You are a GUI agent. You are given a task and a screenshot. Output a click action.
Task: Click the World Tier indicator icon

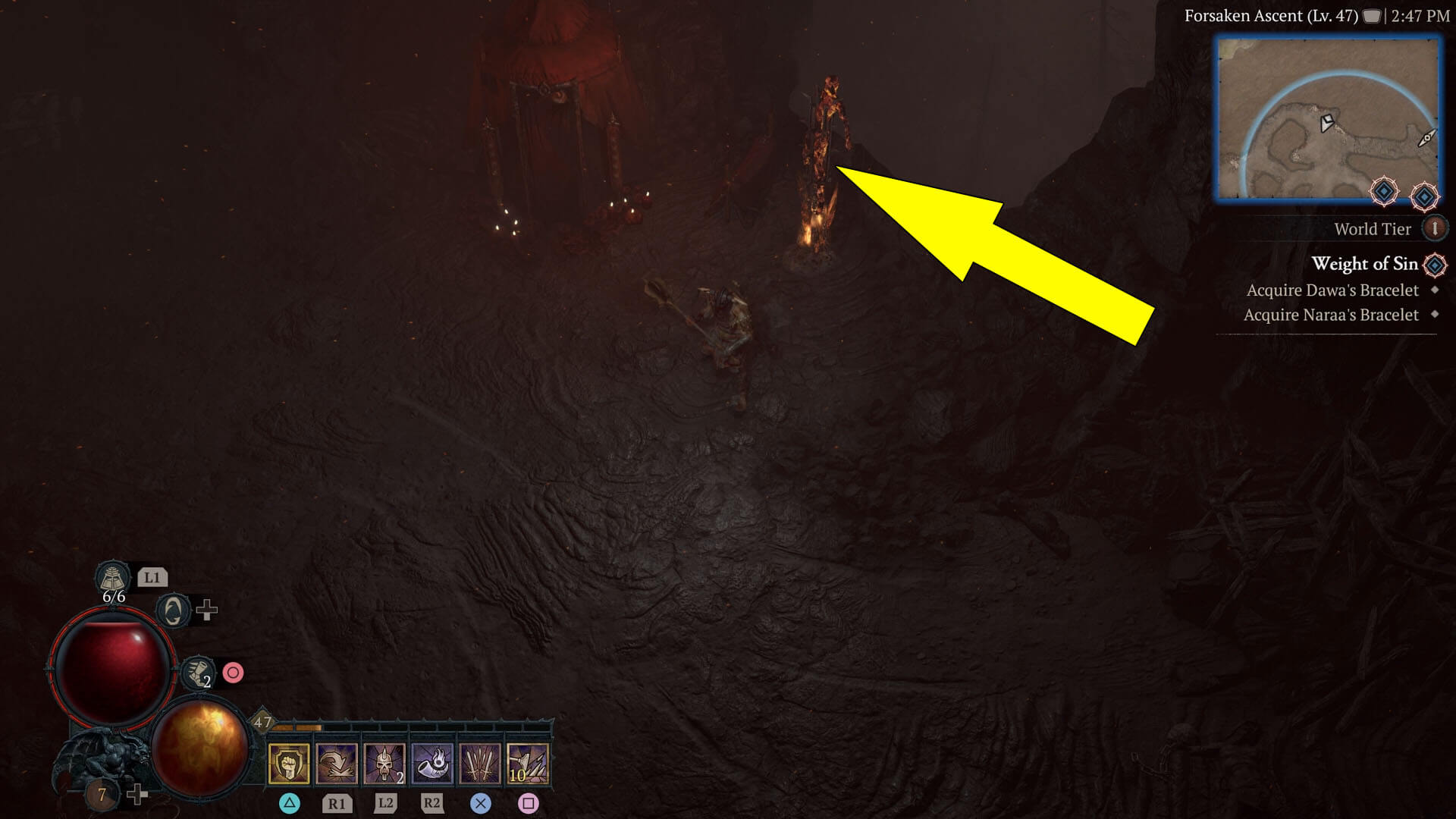[x=1434, y=230]
